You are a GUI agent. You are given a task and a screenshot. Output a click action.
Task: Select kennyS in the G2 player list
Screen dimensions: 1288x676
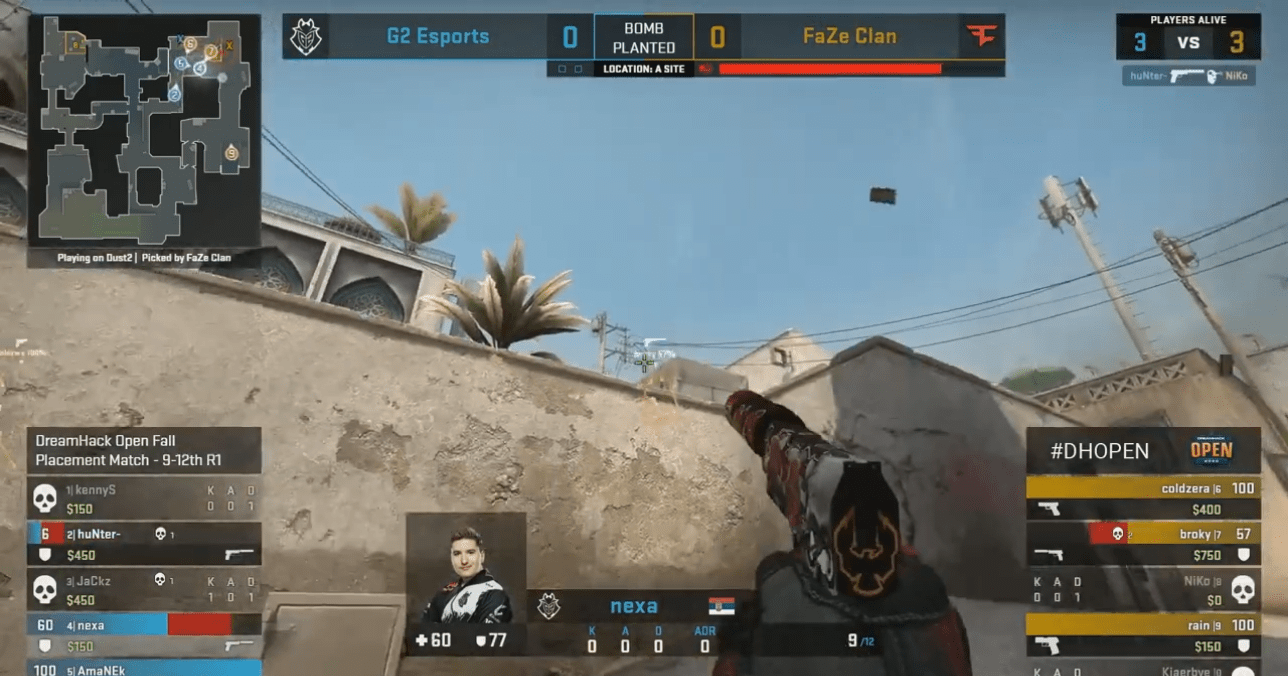(x=146, y=499)
